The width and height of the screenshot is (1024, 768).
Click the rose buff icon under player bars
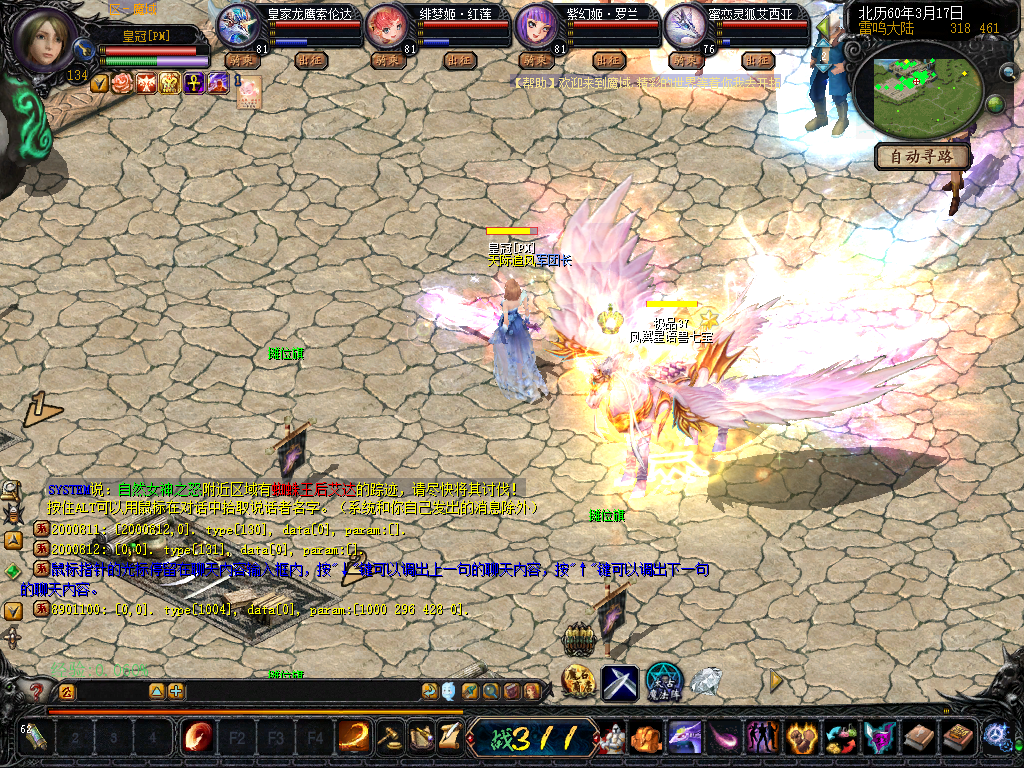point(123,83)
